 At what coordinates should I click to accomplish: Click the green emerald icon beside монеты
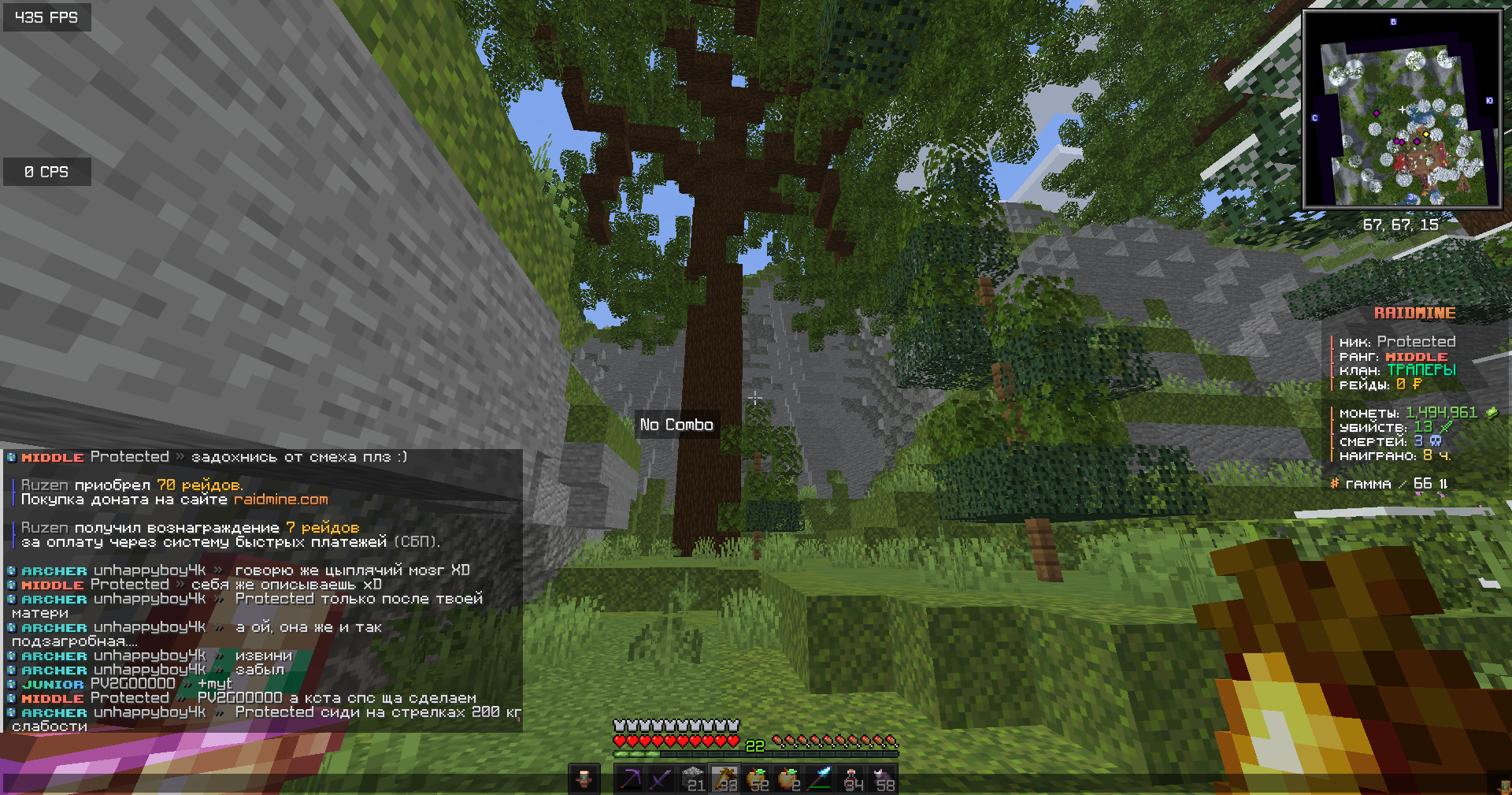[x=1492, y=413]
